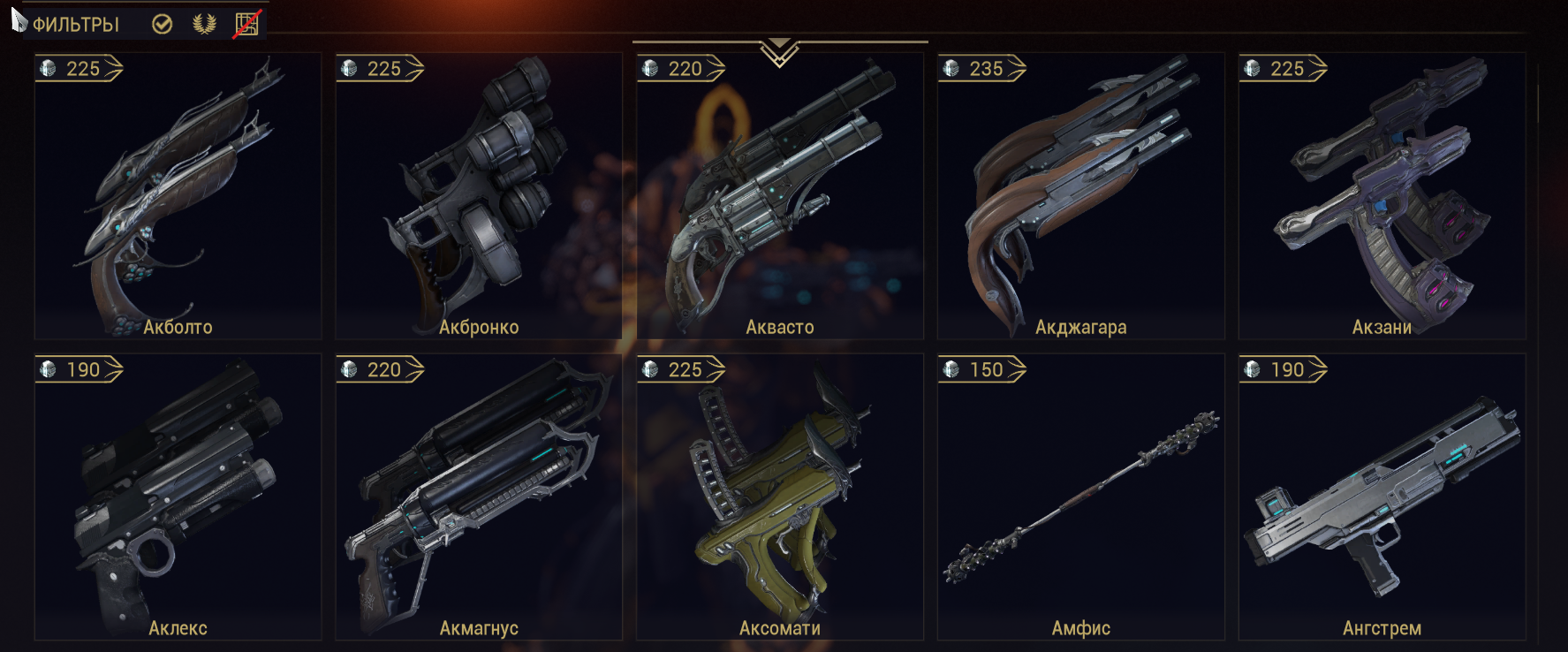Choose the Акбронко pistols tile
The height and width of the screenshot is (652, 1568).
(479, 196)
